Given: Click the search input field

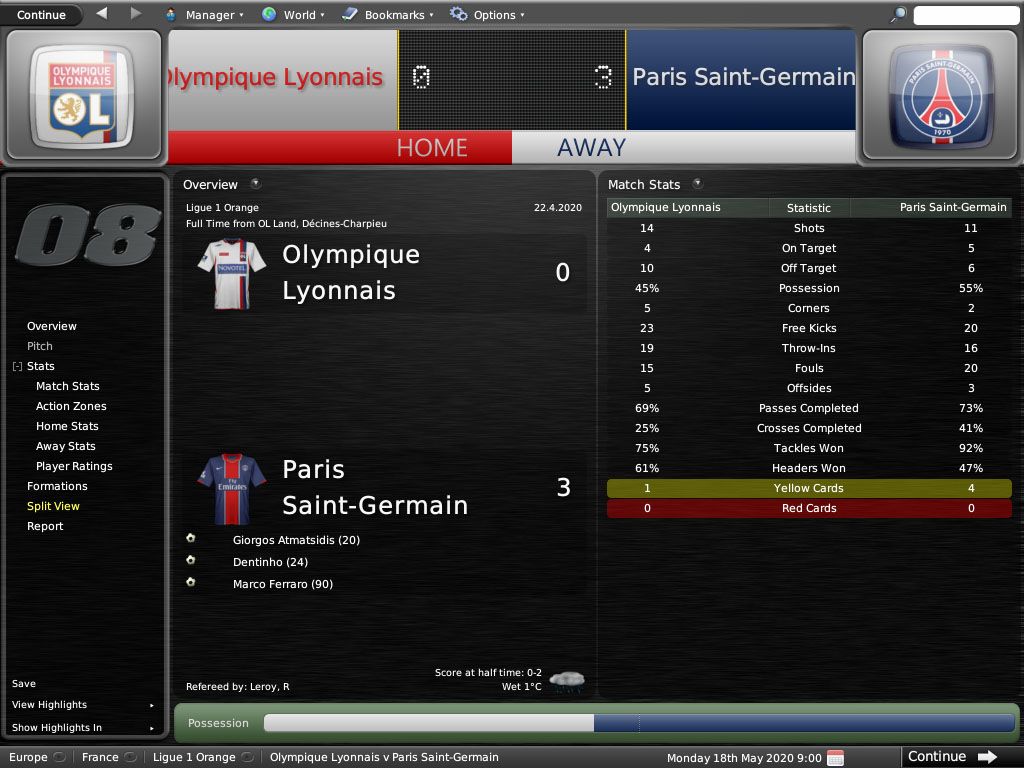Looking at the screenshot, I should (x=964, y=15).
